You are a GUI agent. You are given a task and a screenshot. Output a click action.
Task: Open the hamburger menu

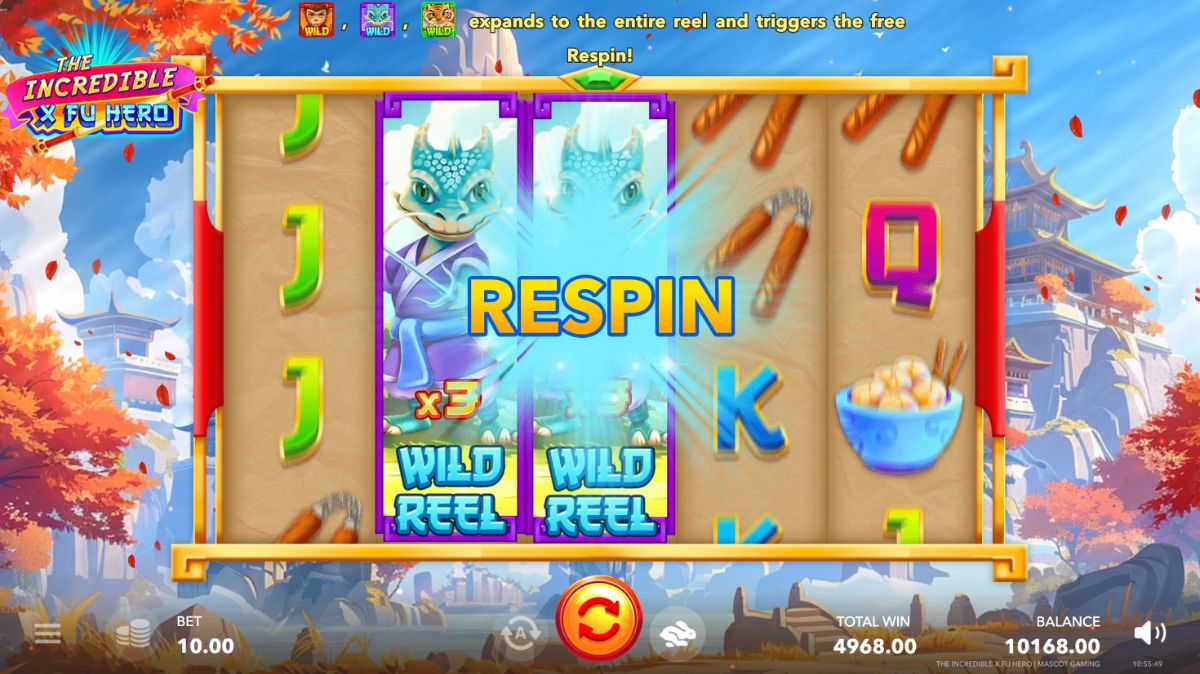tap(47, 633)
